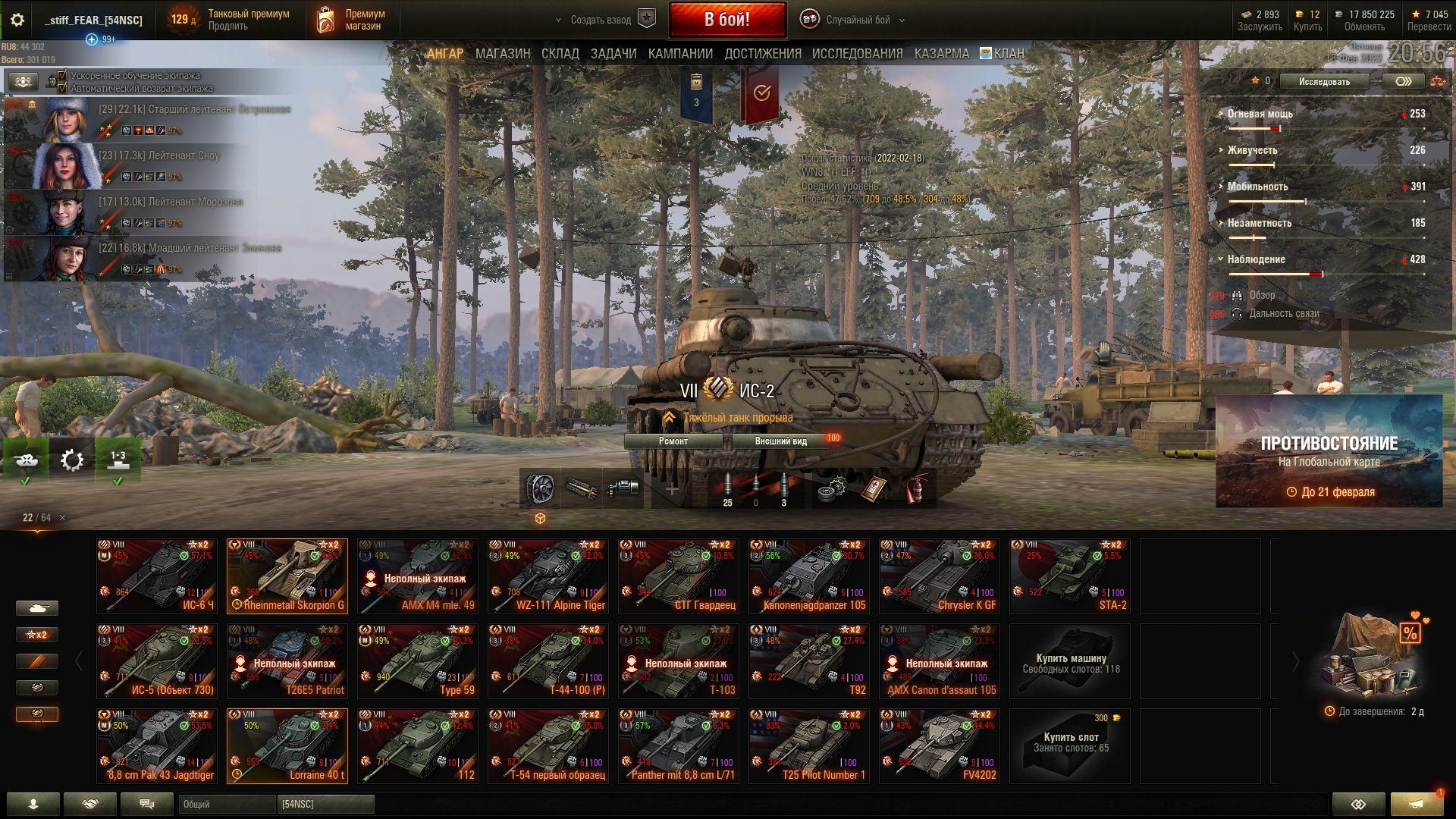This screenshot has width=1456, height=819.
Task: Select the [54NSC] clan chat channel
Action: click(326, 804)
